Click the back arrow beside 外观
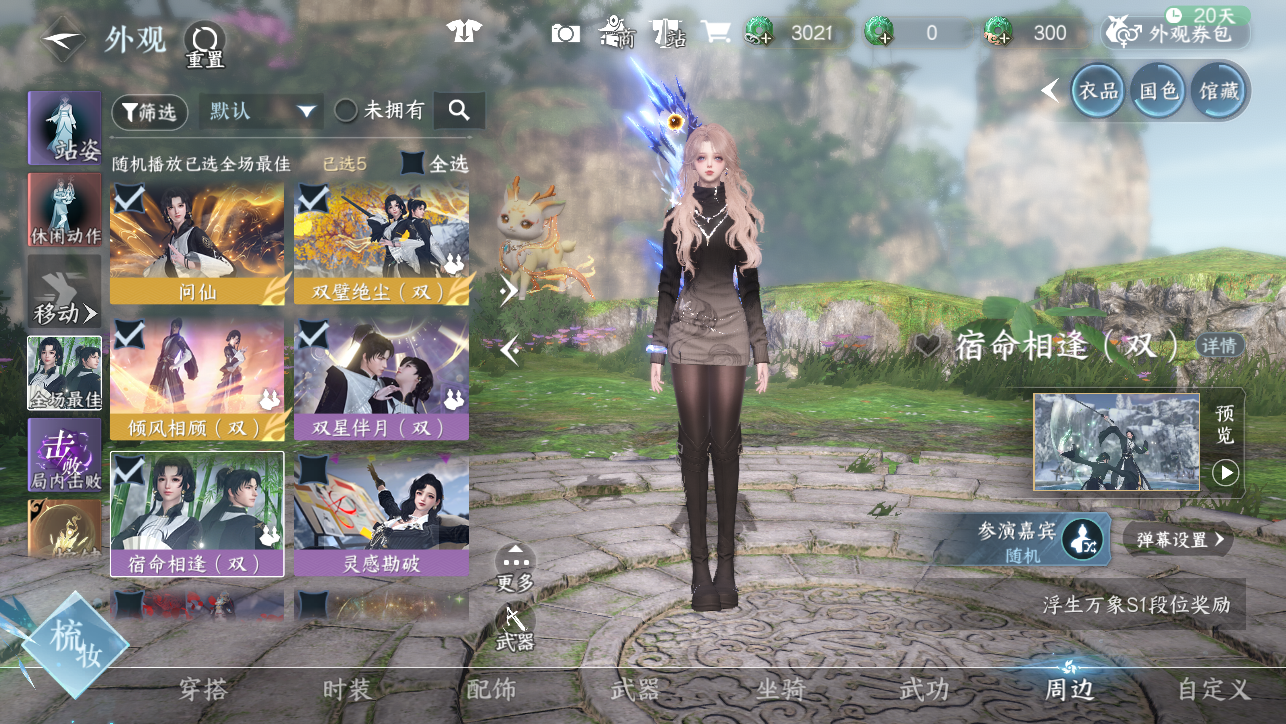Viewport: 1286px width, 724px height. pos(63,40)
